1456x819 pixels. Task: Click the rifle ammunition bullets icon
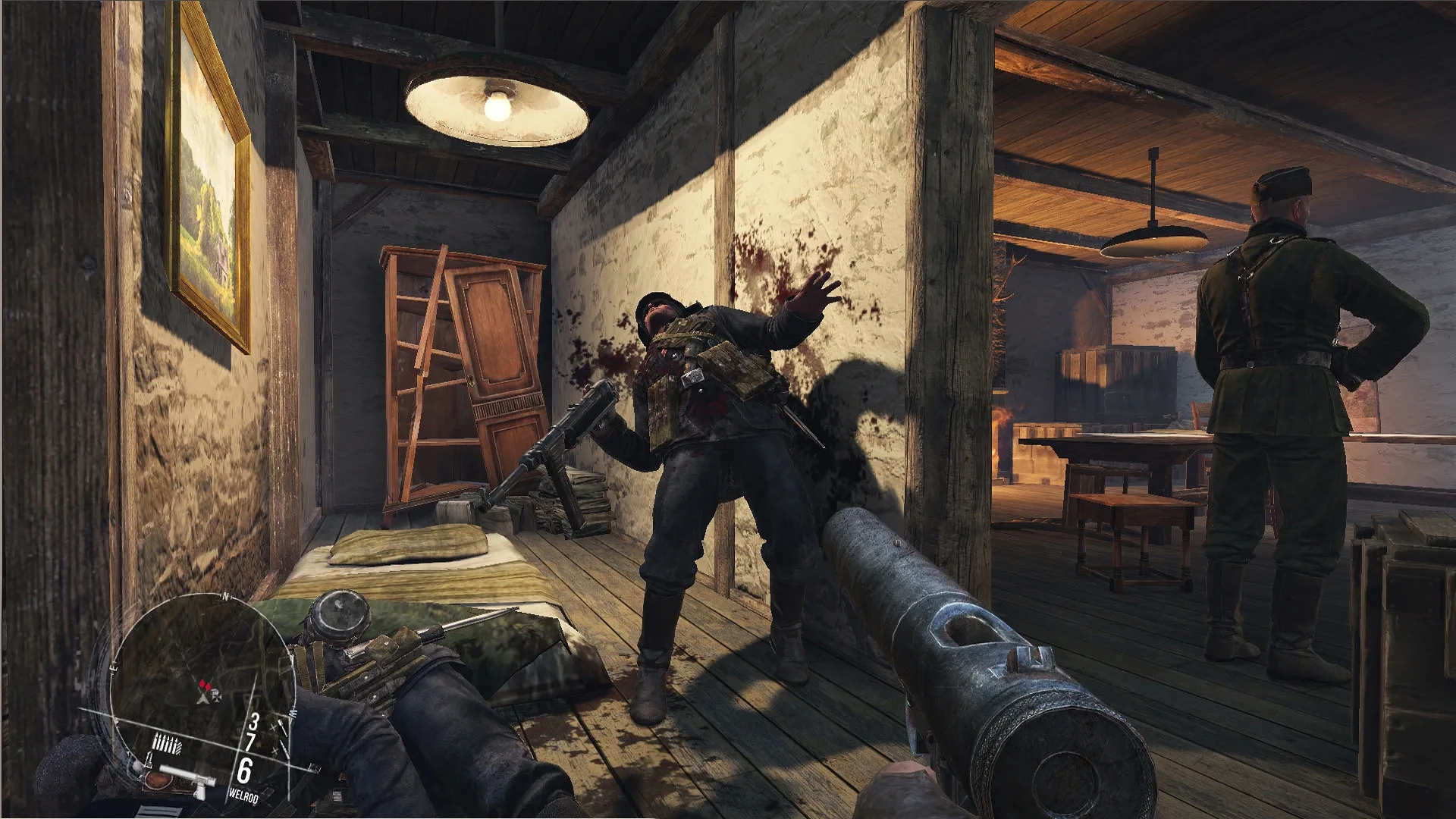tap(167, 743)
